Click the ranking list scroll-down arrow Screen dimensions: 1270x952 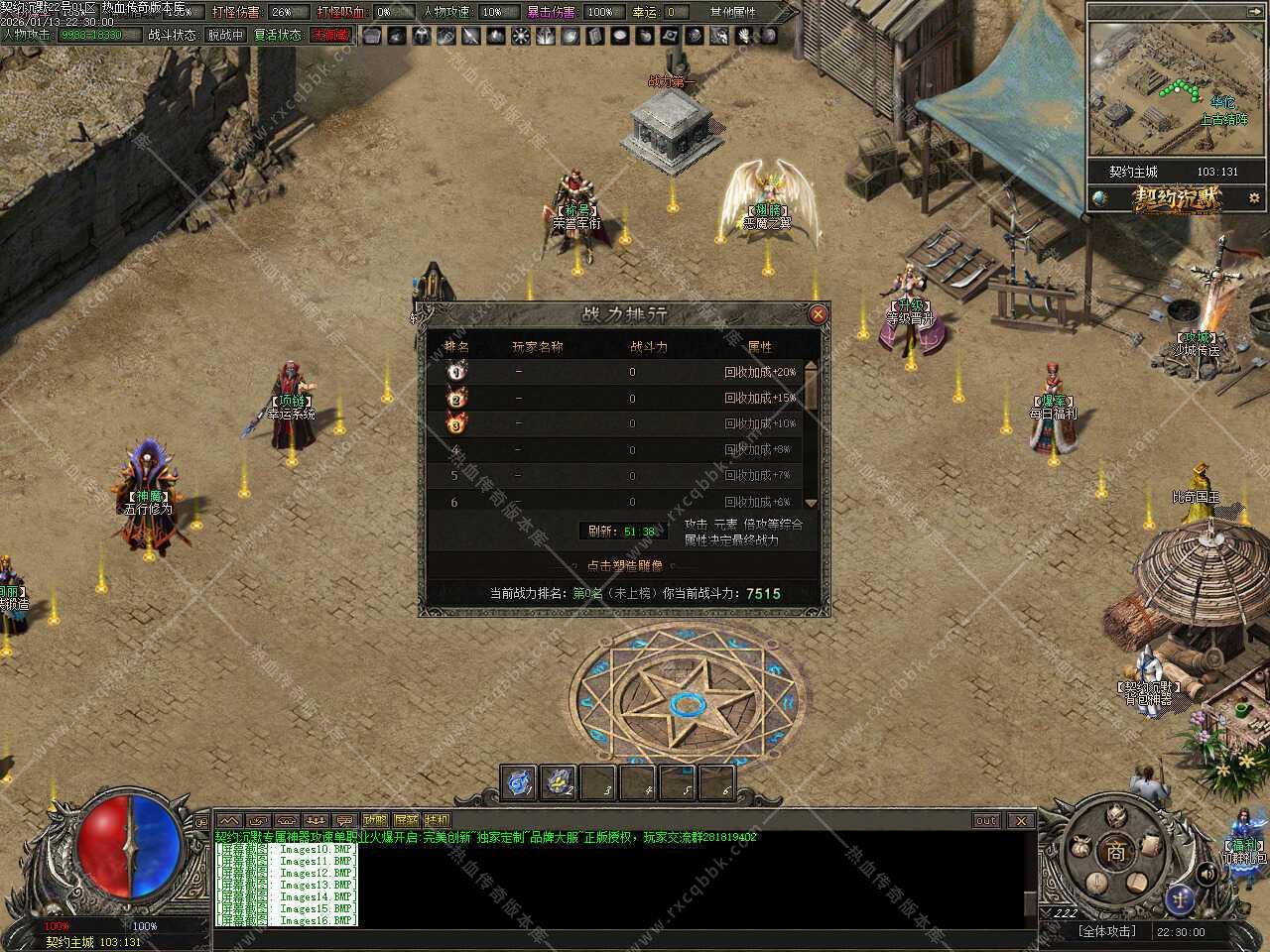pos(811,503)
